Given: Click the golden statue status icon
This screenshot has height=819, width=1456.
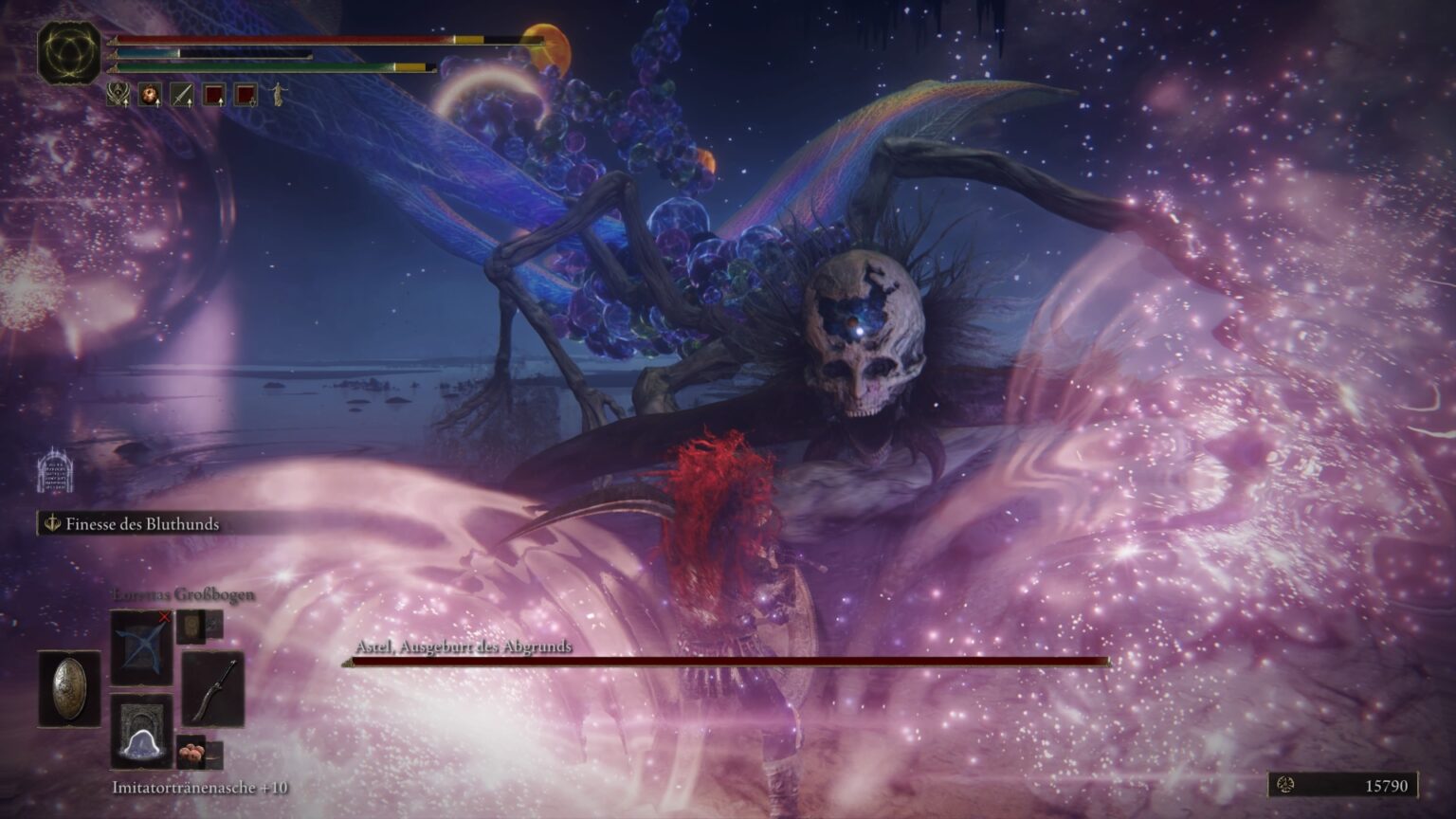Looking at the screenshot, I should [x=278, y=95].
